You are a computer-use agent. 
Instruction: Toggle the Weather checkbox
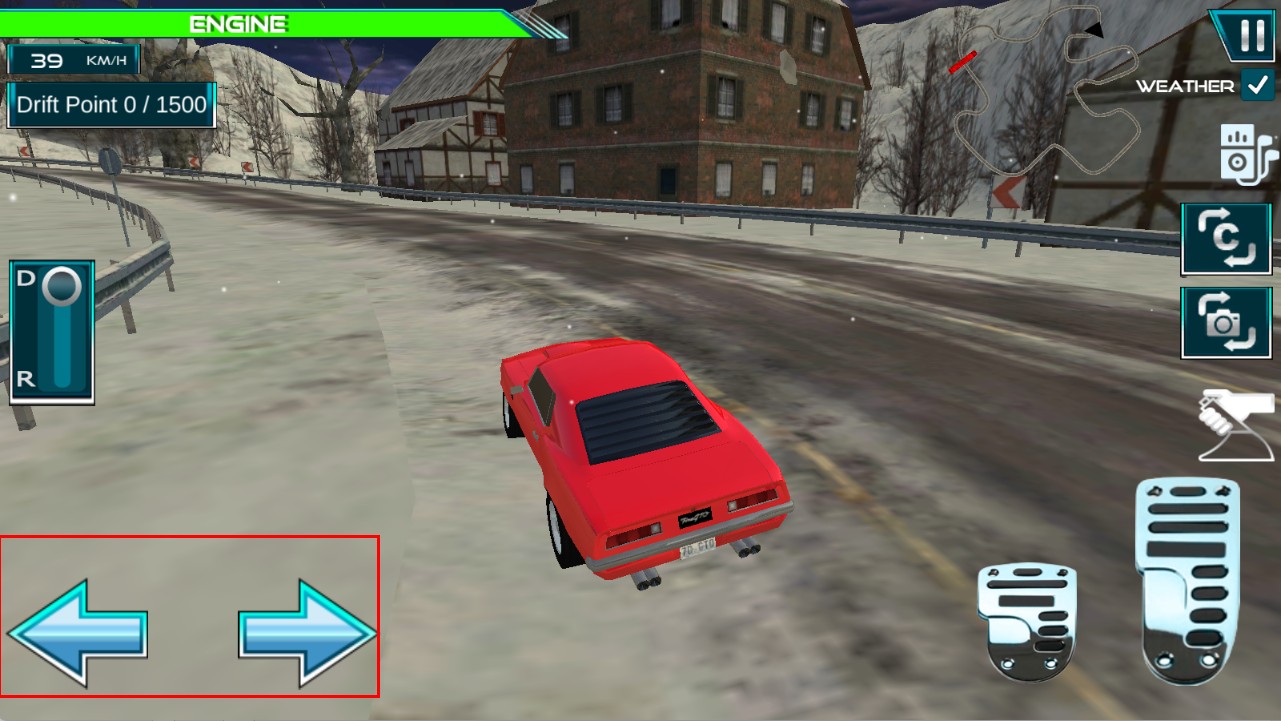tap(1256, 86)
